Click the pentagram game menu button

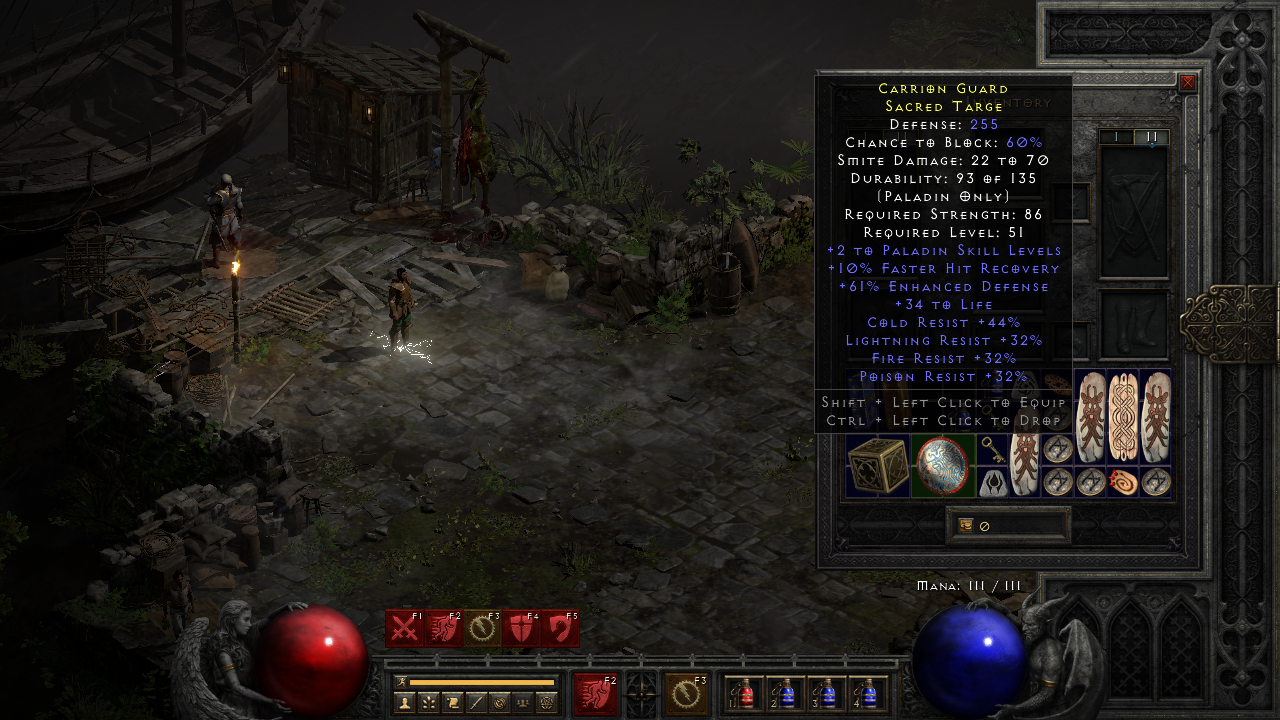546,702
